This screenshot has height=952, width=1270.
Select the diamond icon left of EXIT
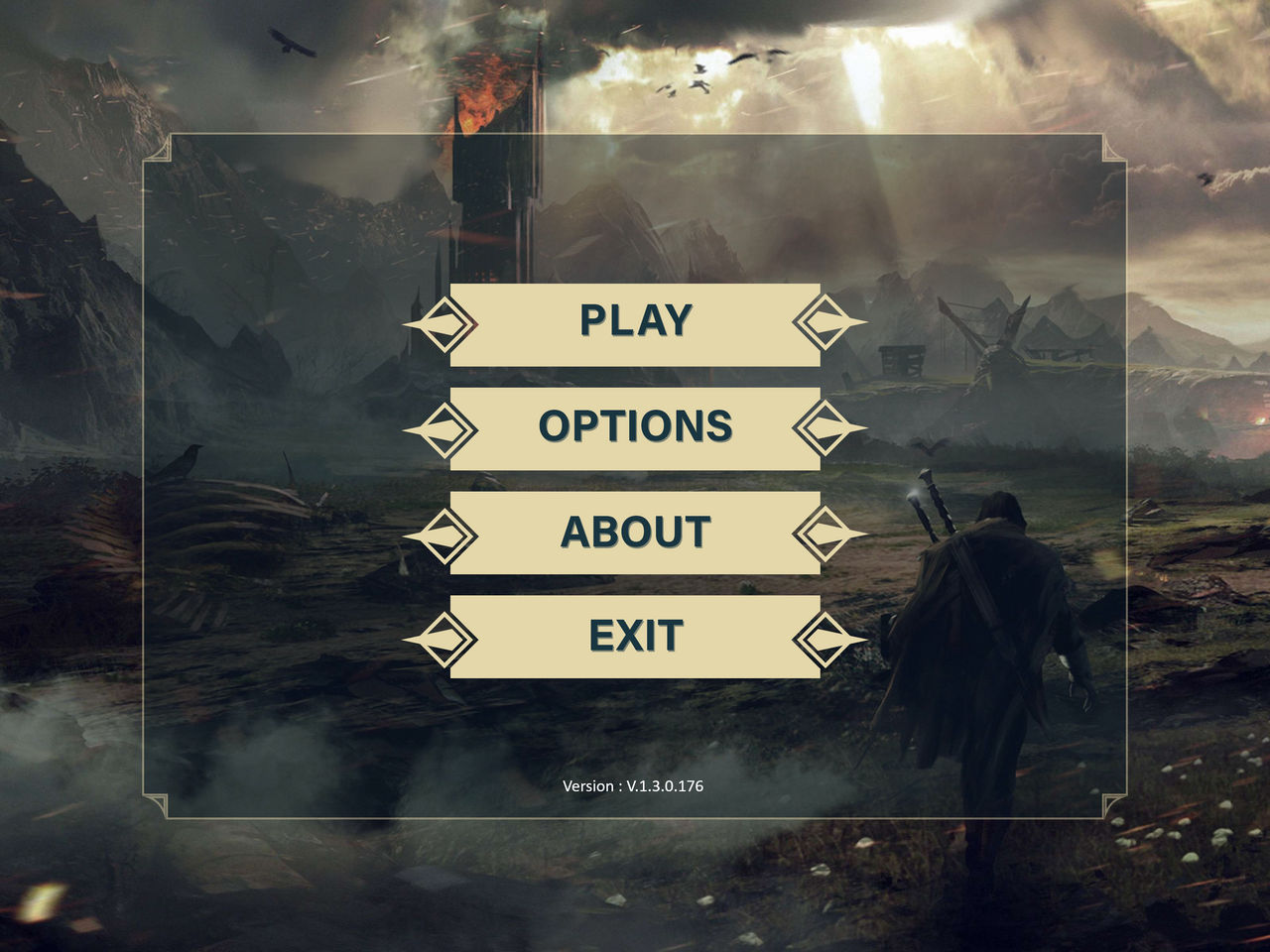444,638
